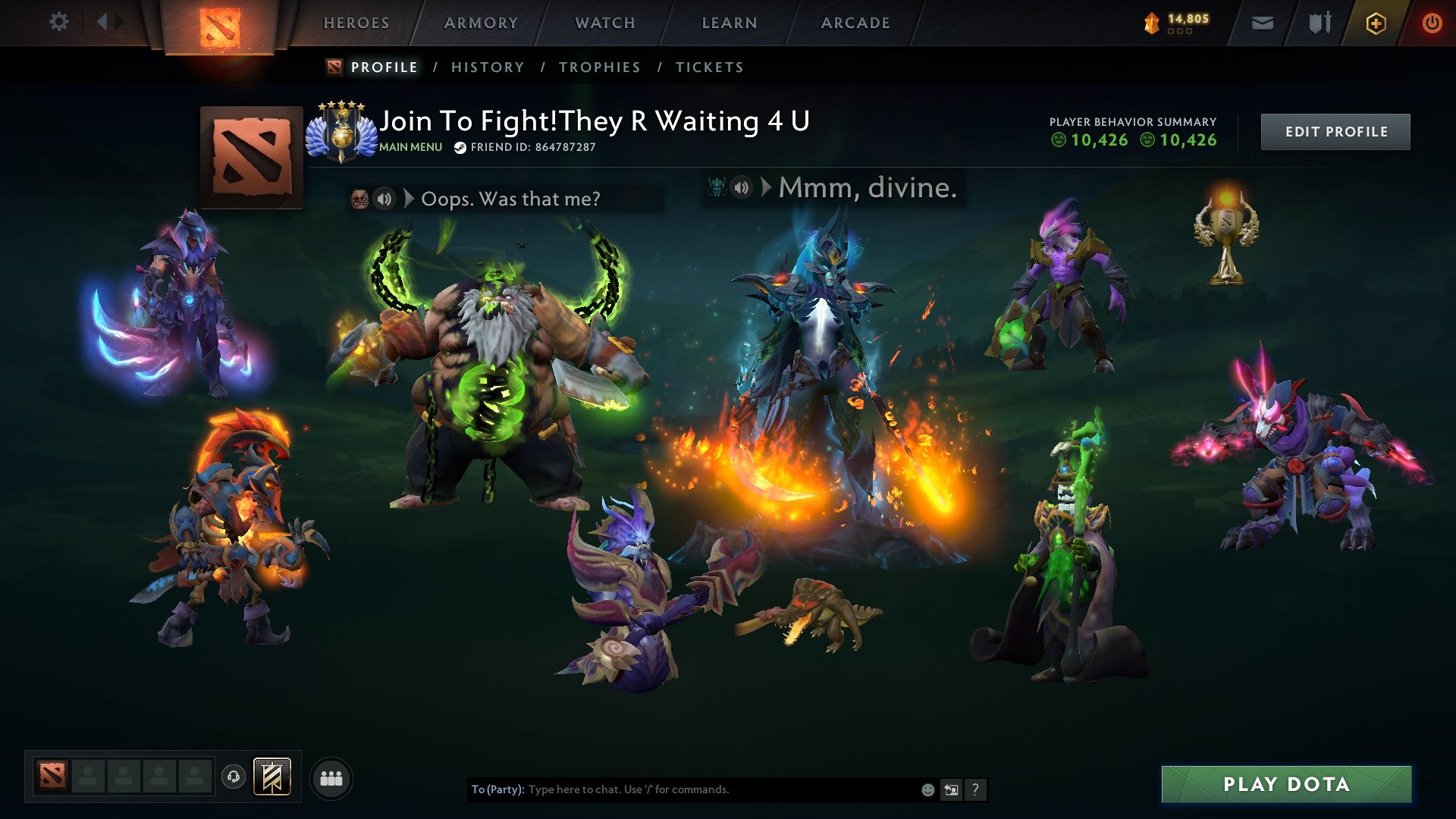Mute the announcer voice line speaker near Mmm divine

click(739, 188)
